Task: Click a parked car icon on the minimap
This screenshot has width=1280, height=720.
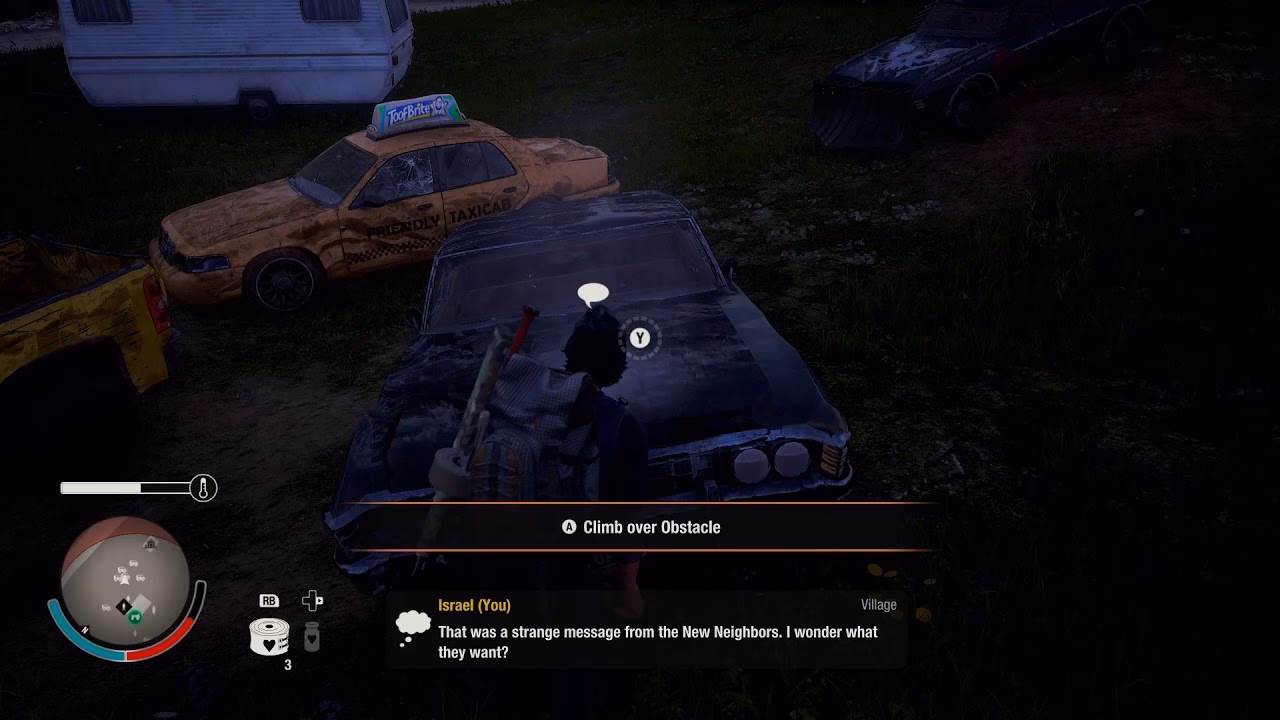Action: coord(133,563)
